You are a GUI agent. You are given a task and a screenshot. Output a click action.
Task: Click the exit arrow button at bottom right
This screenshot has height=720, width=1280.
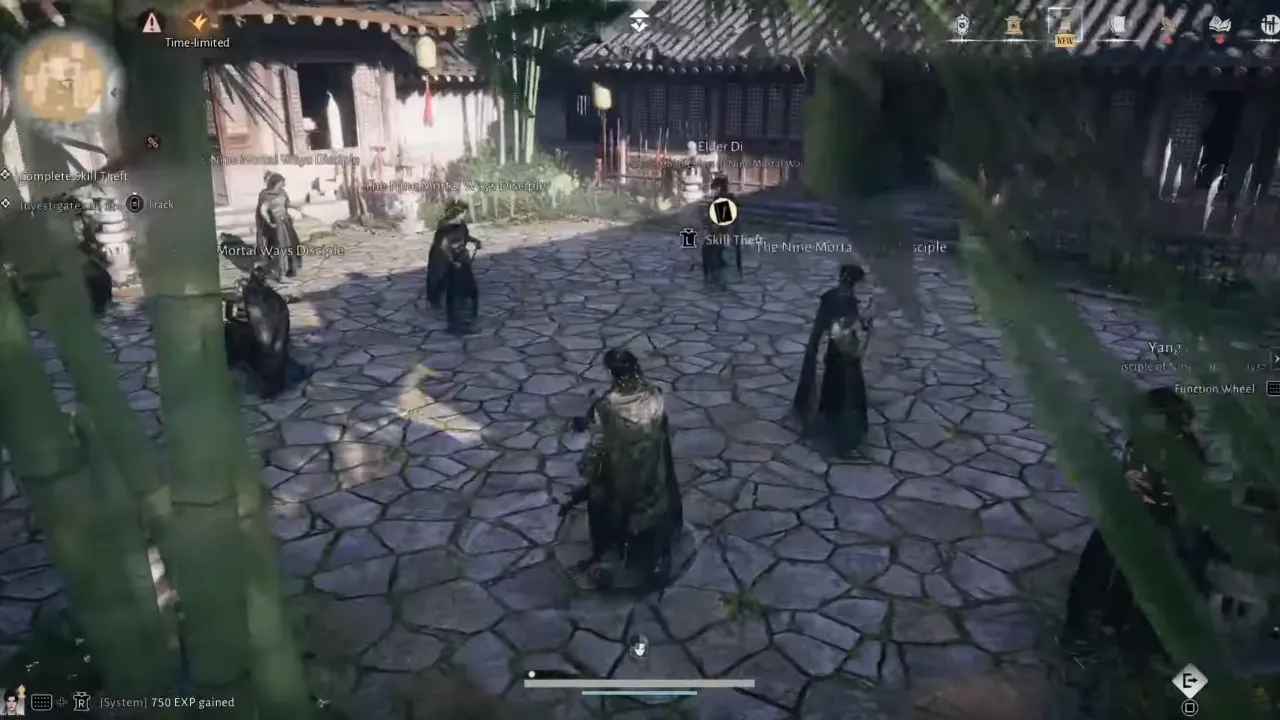pyautogui.click(x=1189, y=681)
